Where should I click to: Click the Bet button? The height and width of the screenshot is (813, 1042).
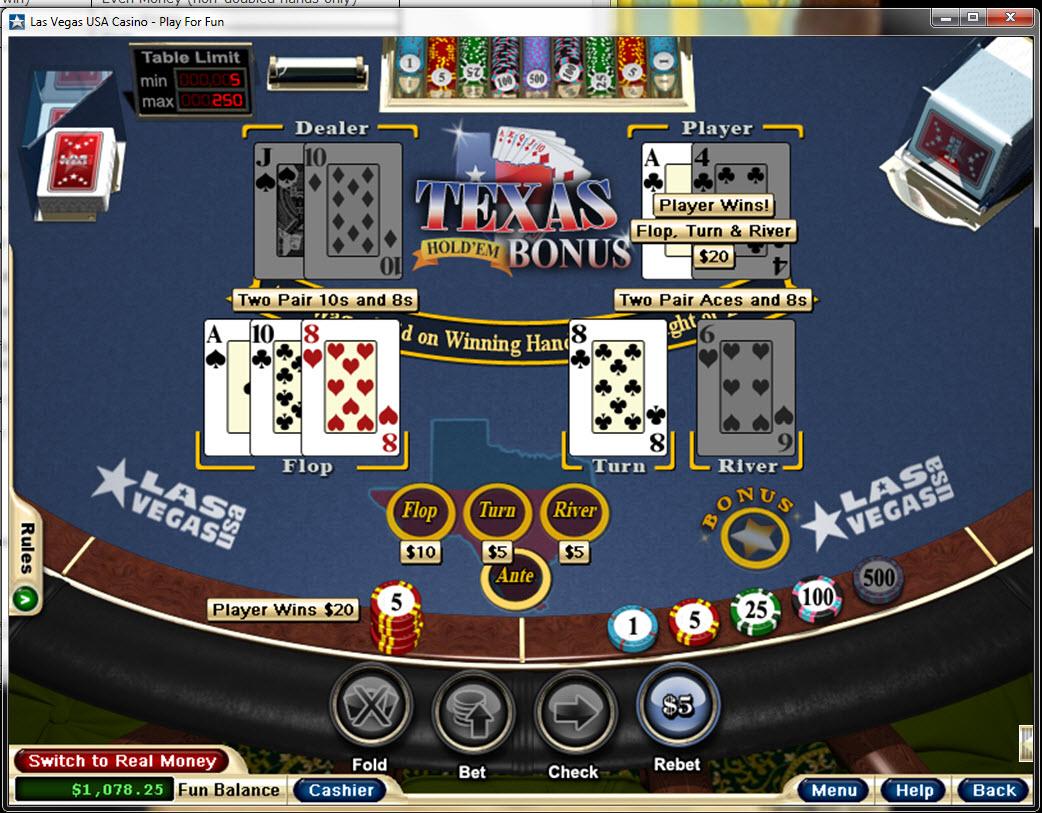(472, 710)
